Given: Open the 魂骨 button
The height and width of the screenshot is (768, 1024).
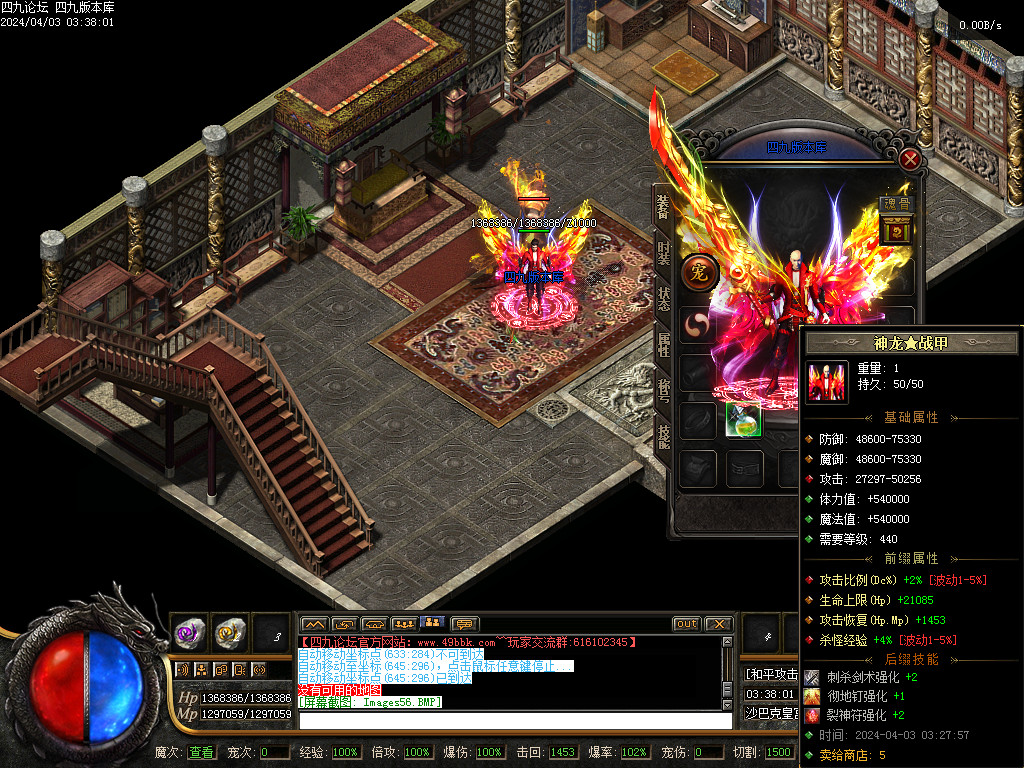Looking at the screenshot, I should (896, 204).
